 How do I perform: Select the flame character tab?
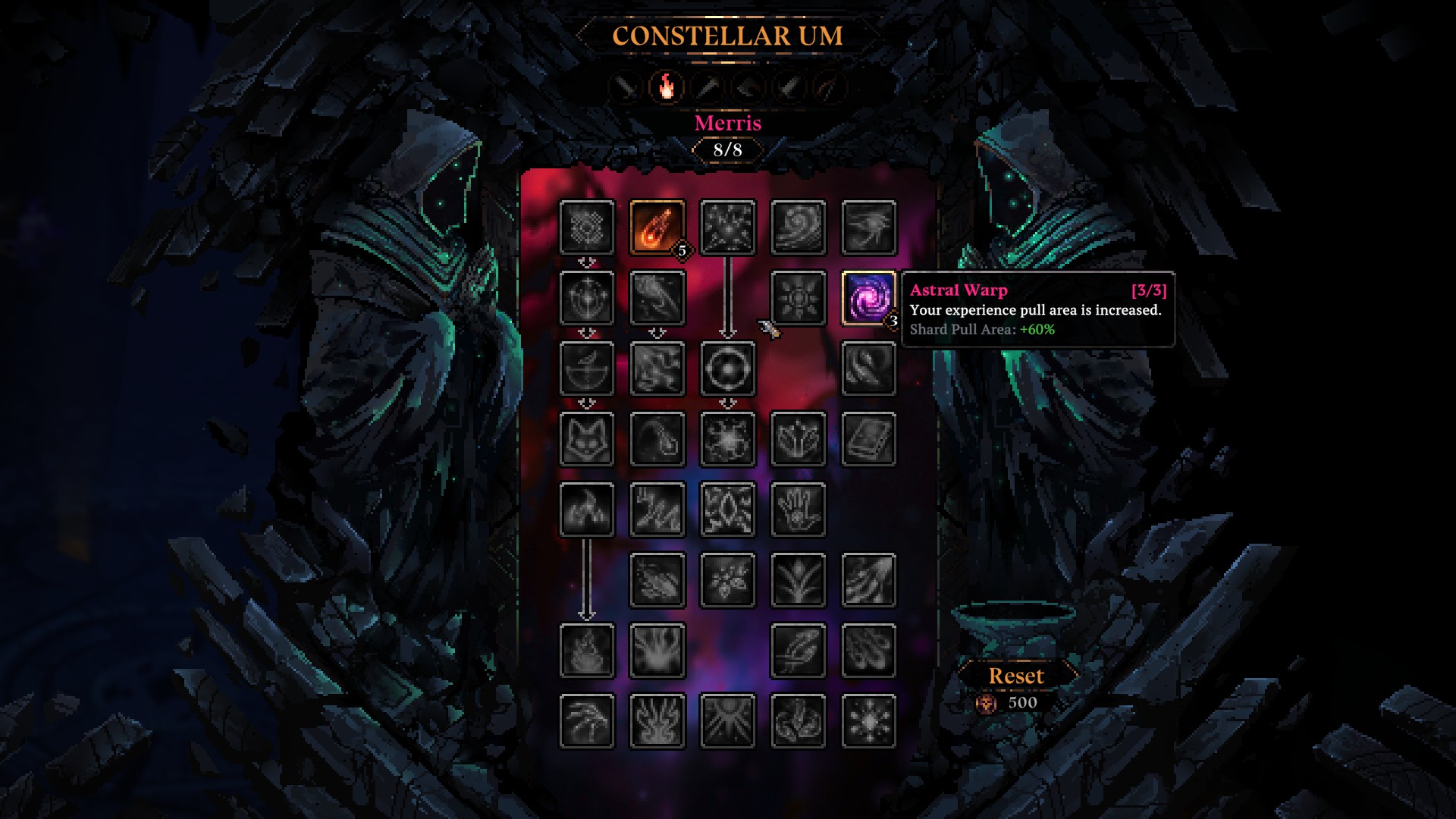click(x=666, y=87)
